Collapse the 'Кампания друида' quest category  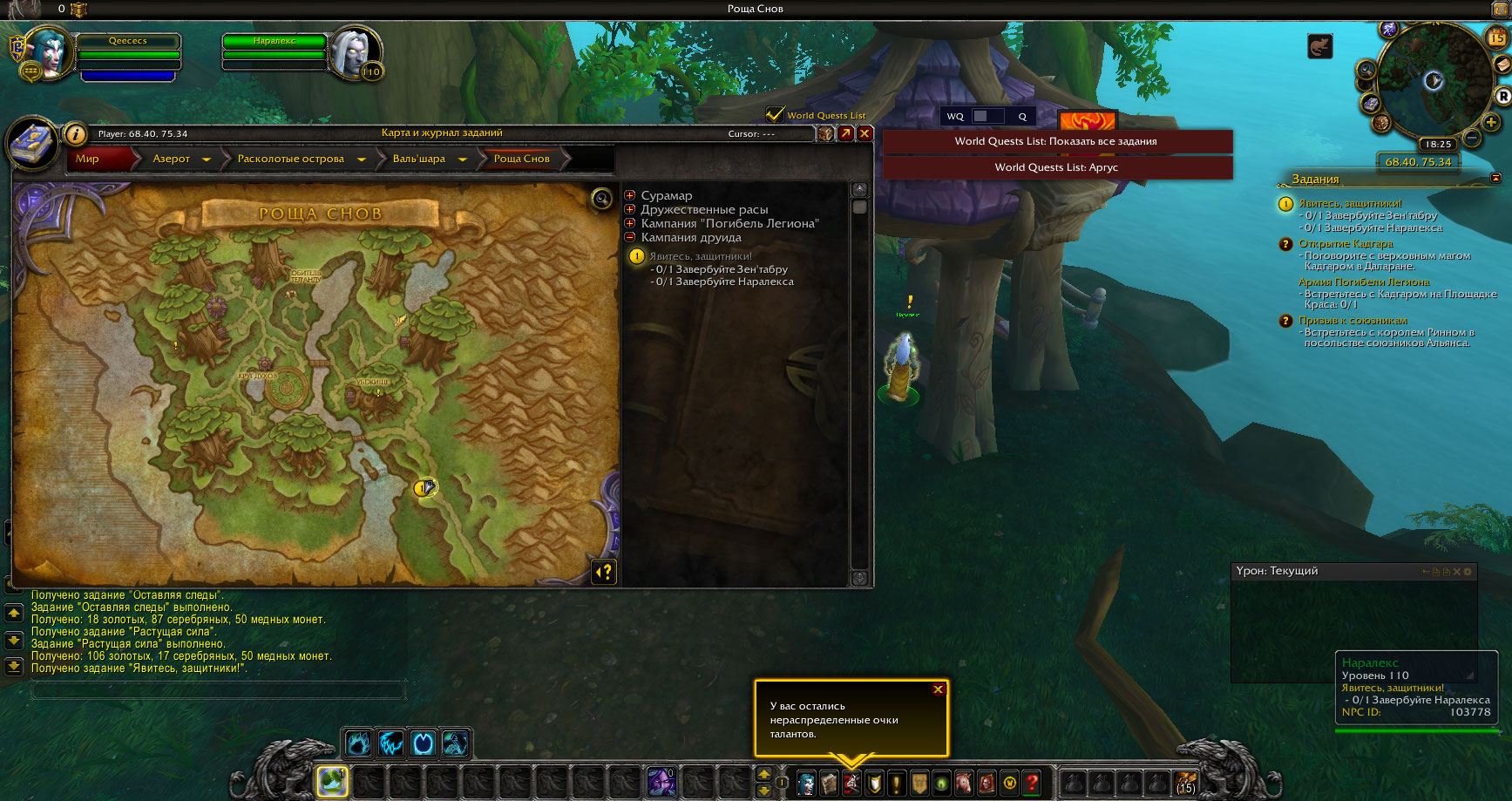(x=630, y=237)
